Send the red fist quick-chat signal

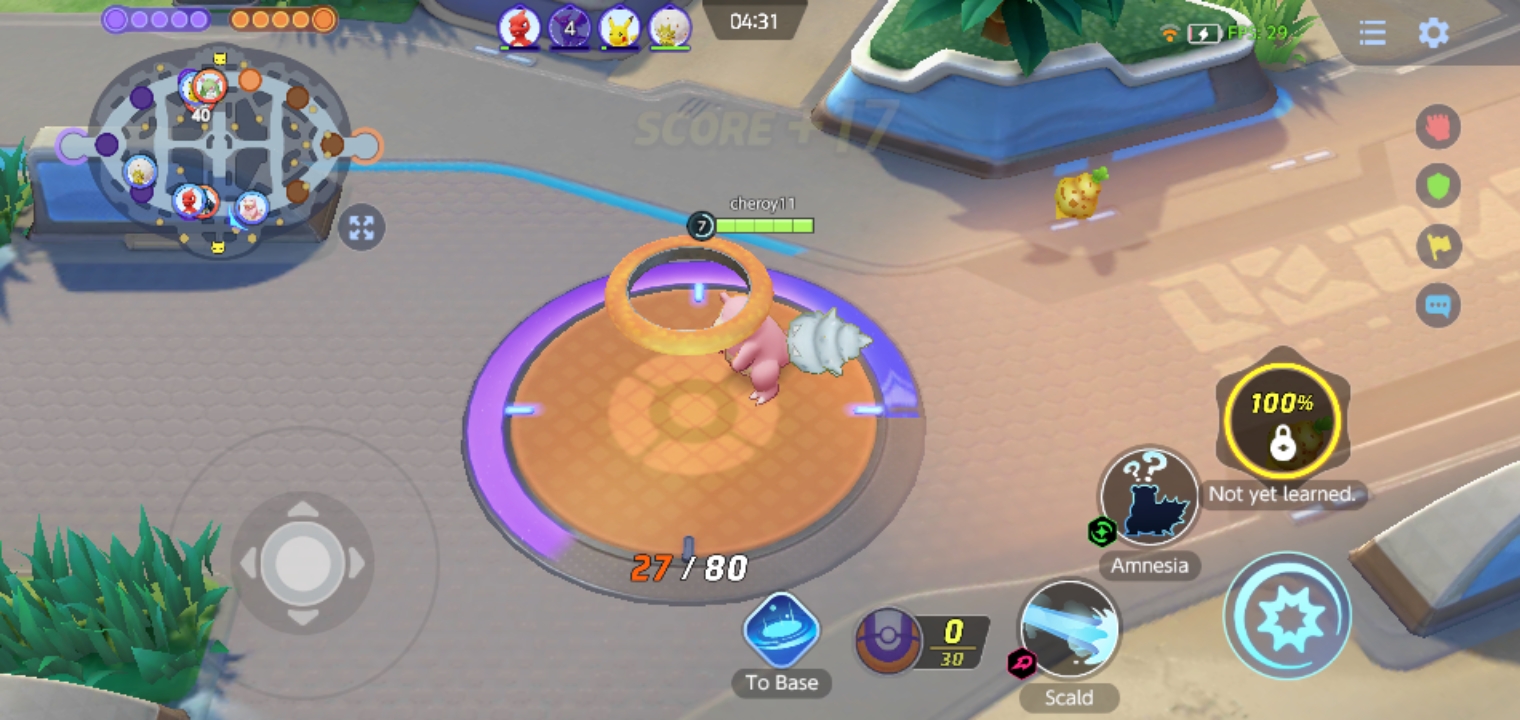pyautogui.click(x=1438, y=127)
